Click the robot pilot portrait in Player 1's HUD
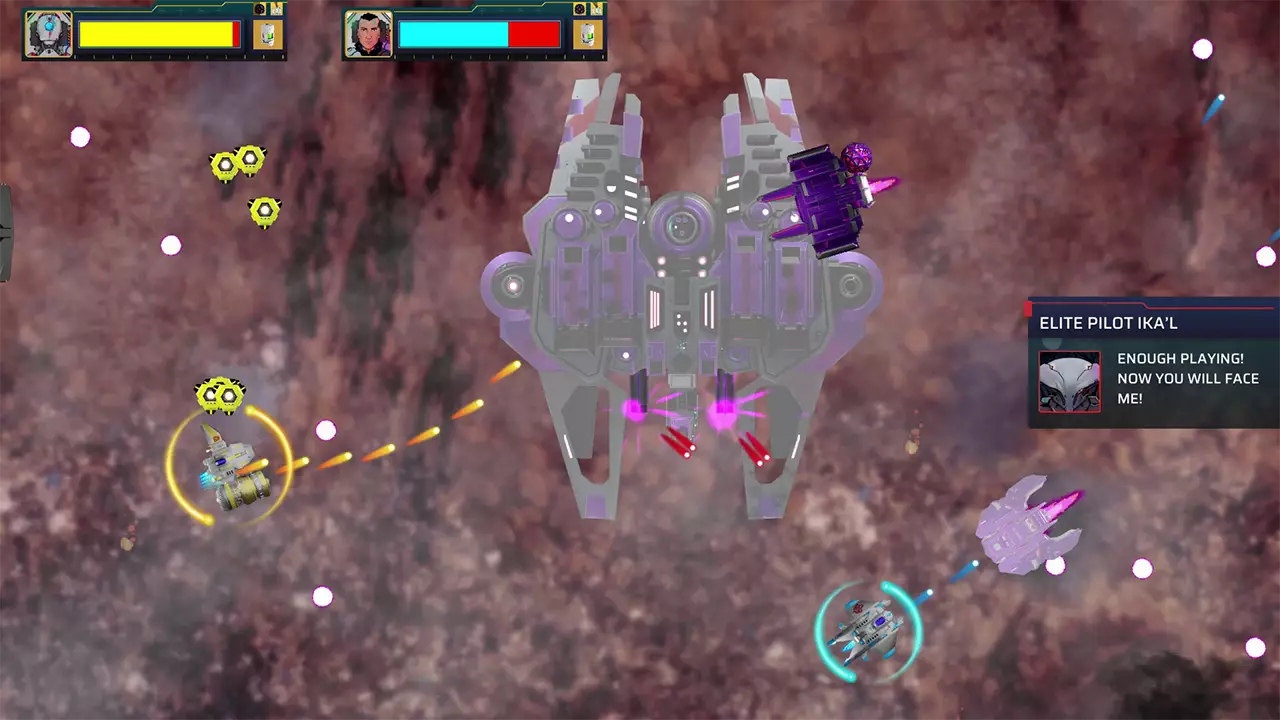This screenshot has width=1280, height=720. coord(48,32)
